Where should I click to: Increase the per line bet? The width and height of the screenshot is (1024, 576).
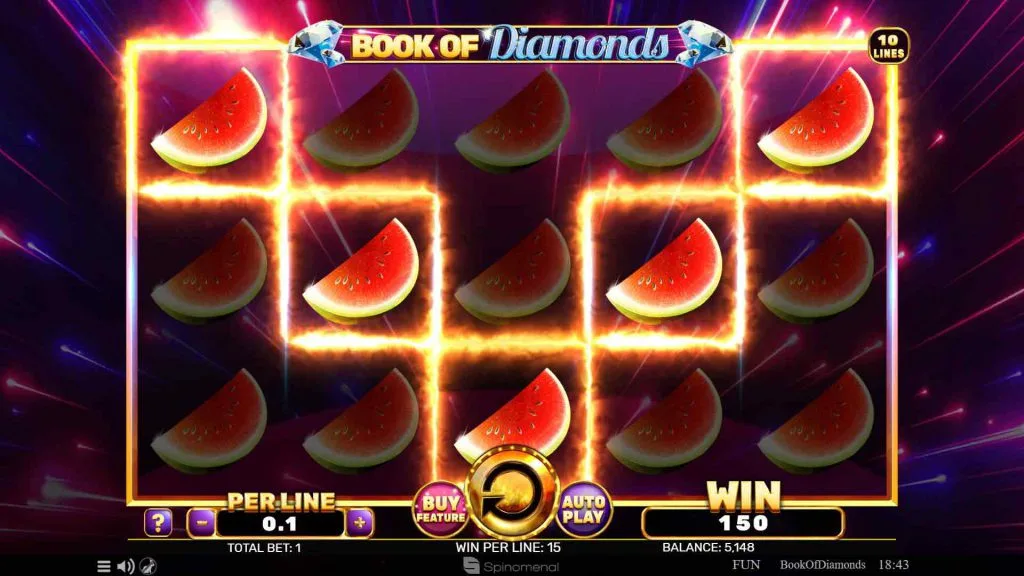[x=360, y=522]
